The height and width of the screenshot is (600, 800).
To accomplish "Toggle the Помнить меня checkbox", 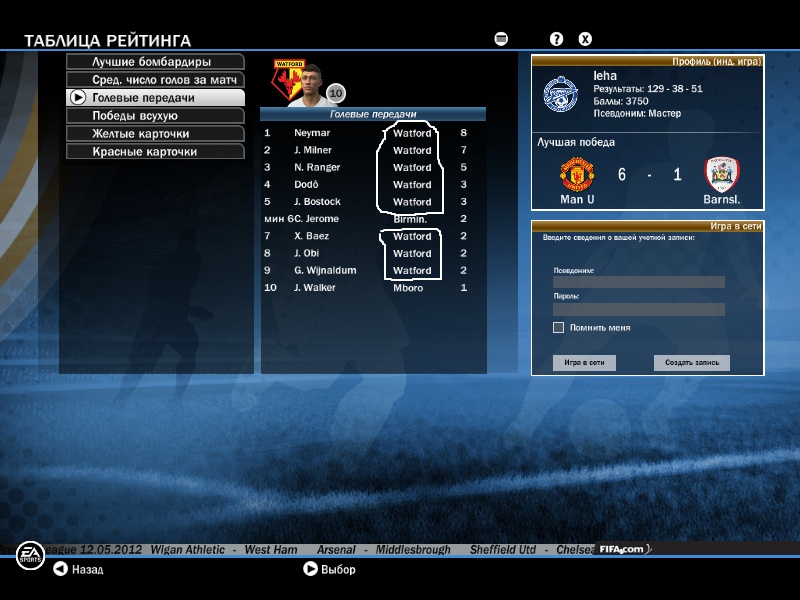I will [558, 328].
